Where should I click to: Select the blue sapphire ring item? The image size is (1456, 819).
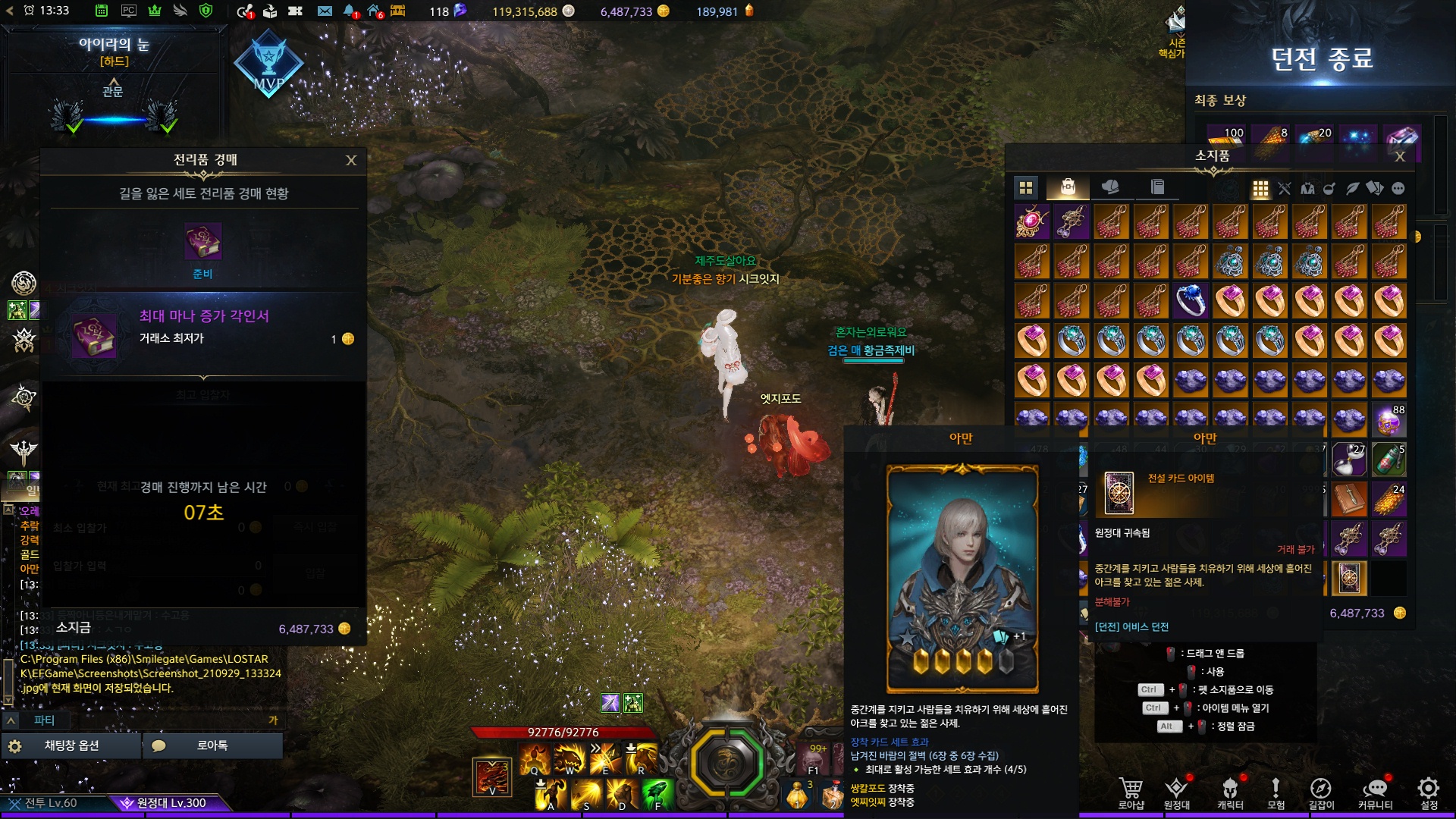[x=1191, y=301]
